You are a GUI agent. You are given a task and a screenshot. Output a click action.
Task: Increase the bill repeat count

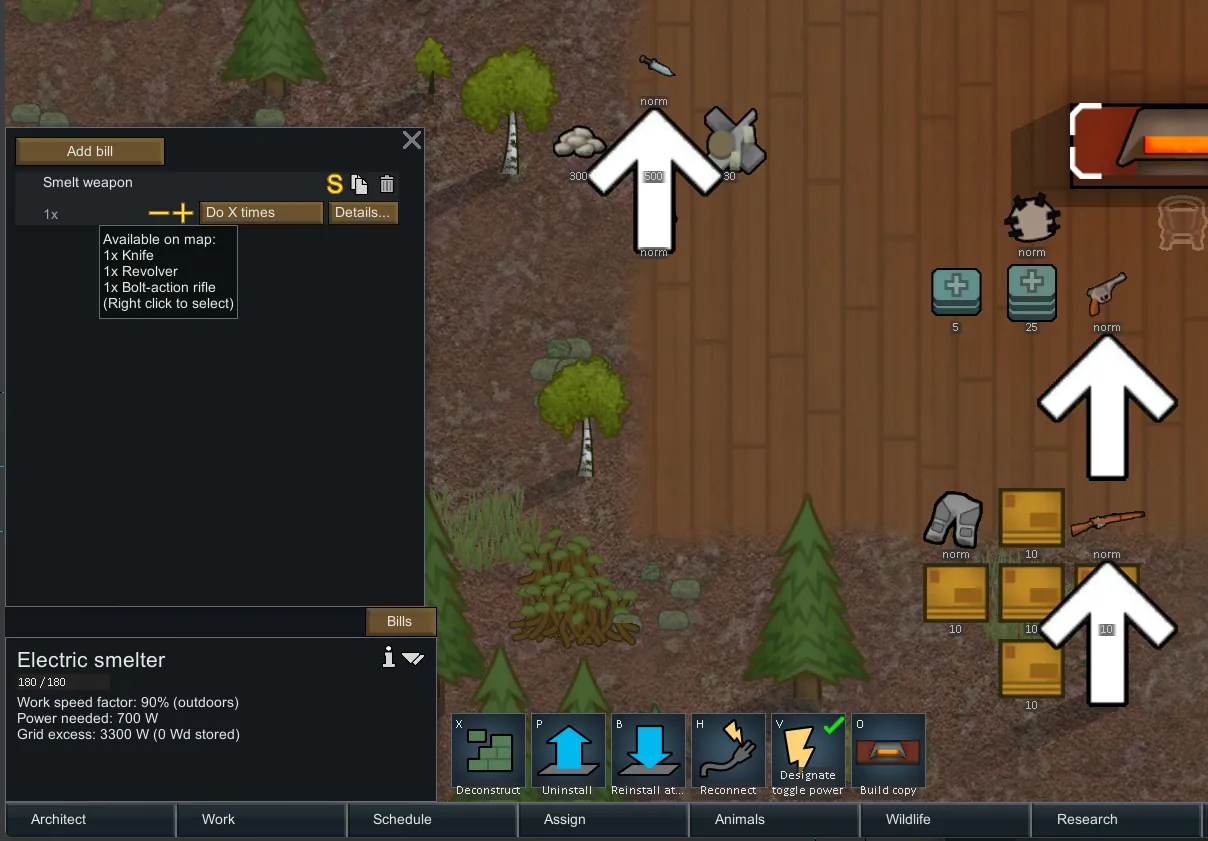(x=182, y=213)
